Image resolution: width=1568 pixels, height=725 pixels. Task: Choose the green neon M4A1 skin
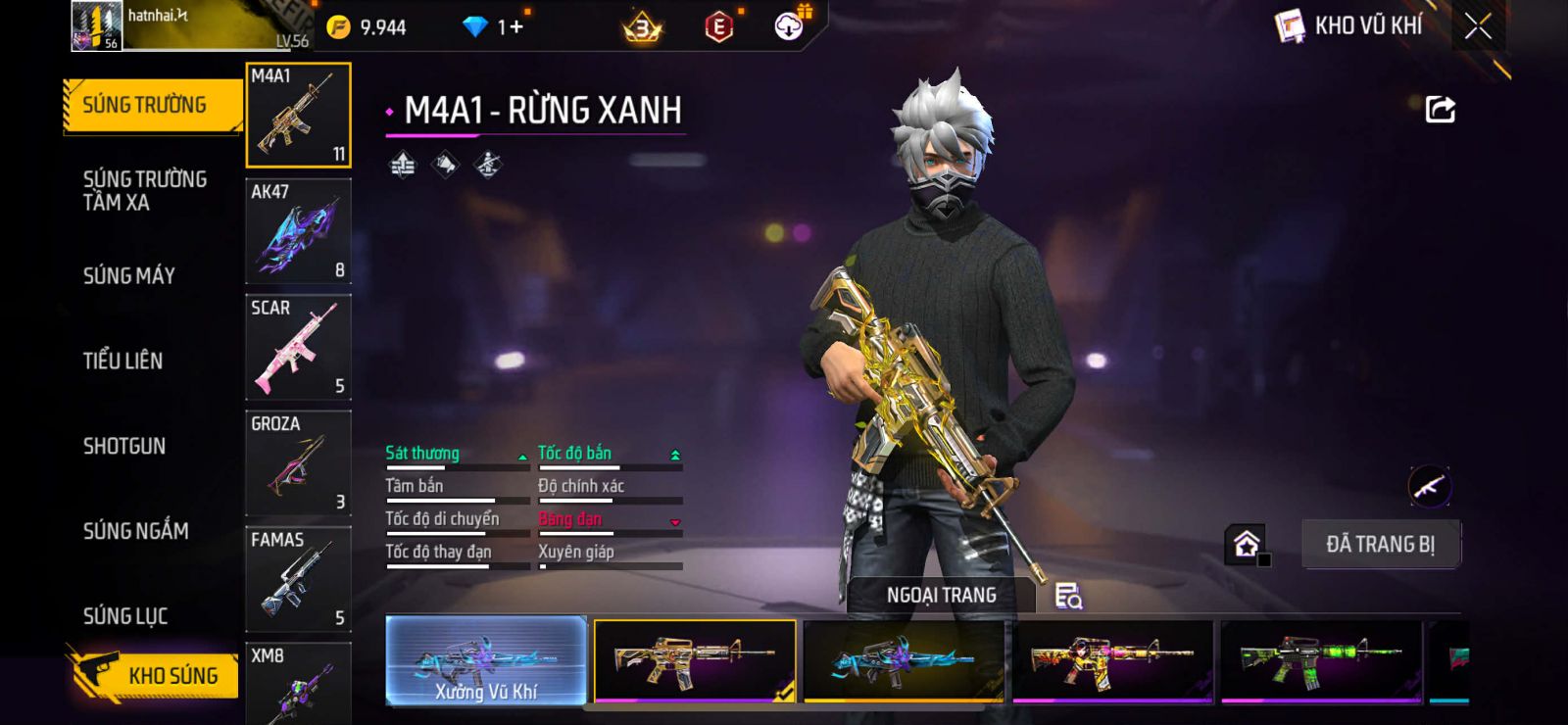(x=1320, y=661)
